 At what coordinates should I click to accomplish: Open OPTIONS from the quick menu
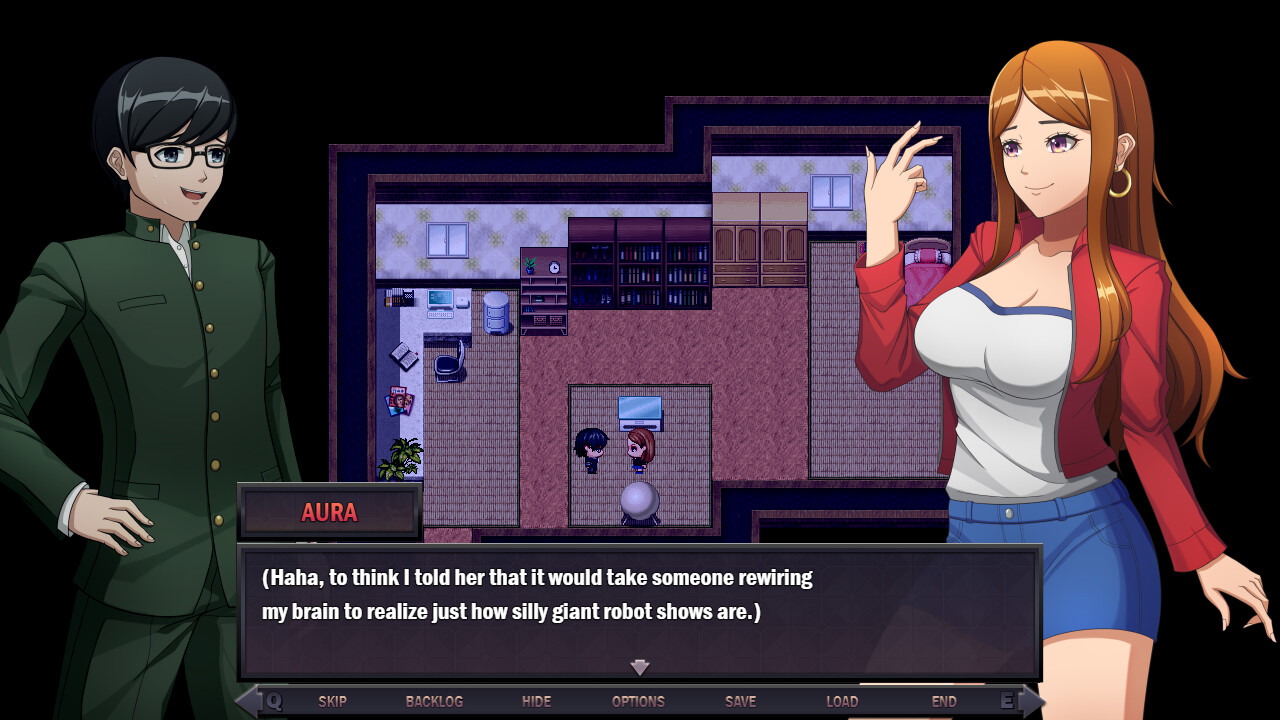click(638, 701)
